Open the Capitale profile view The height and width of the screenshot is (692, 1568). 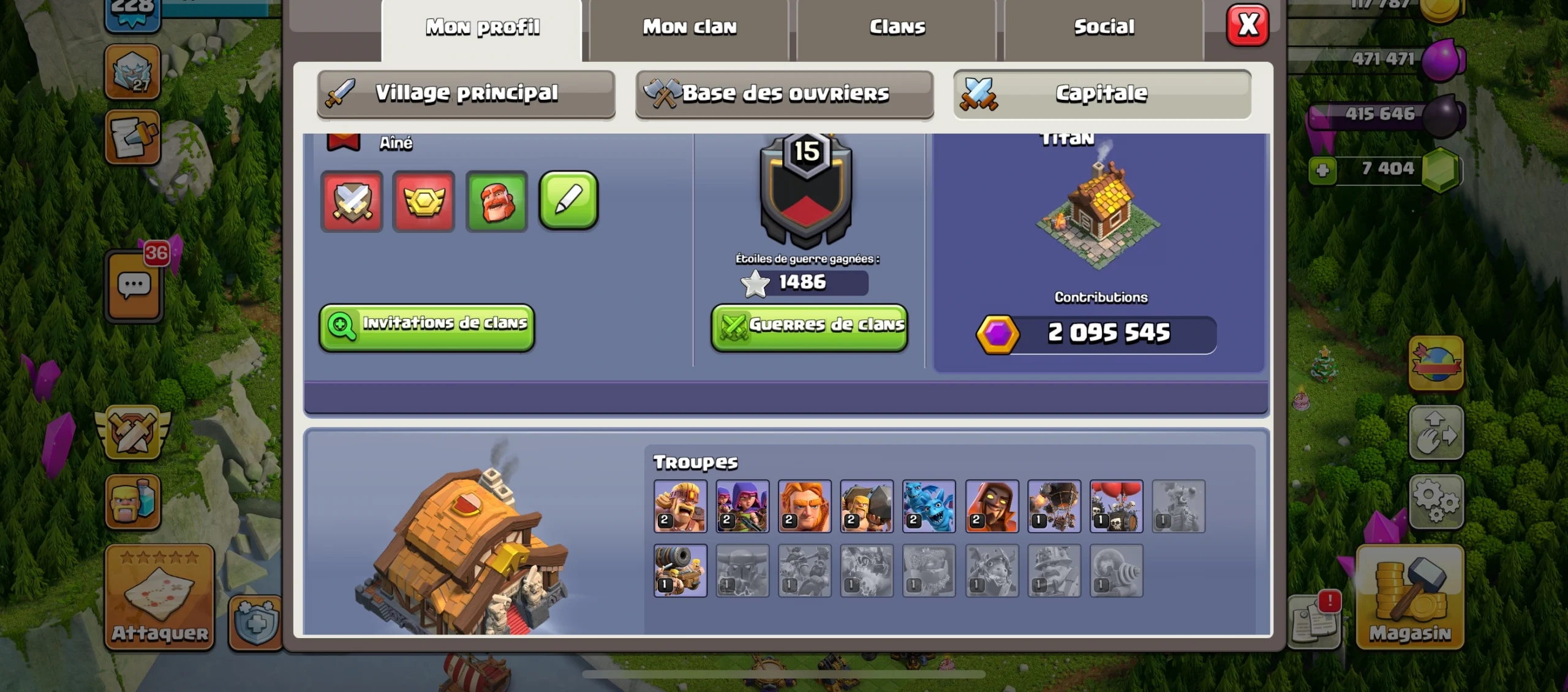click(1102, 93)
